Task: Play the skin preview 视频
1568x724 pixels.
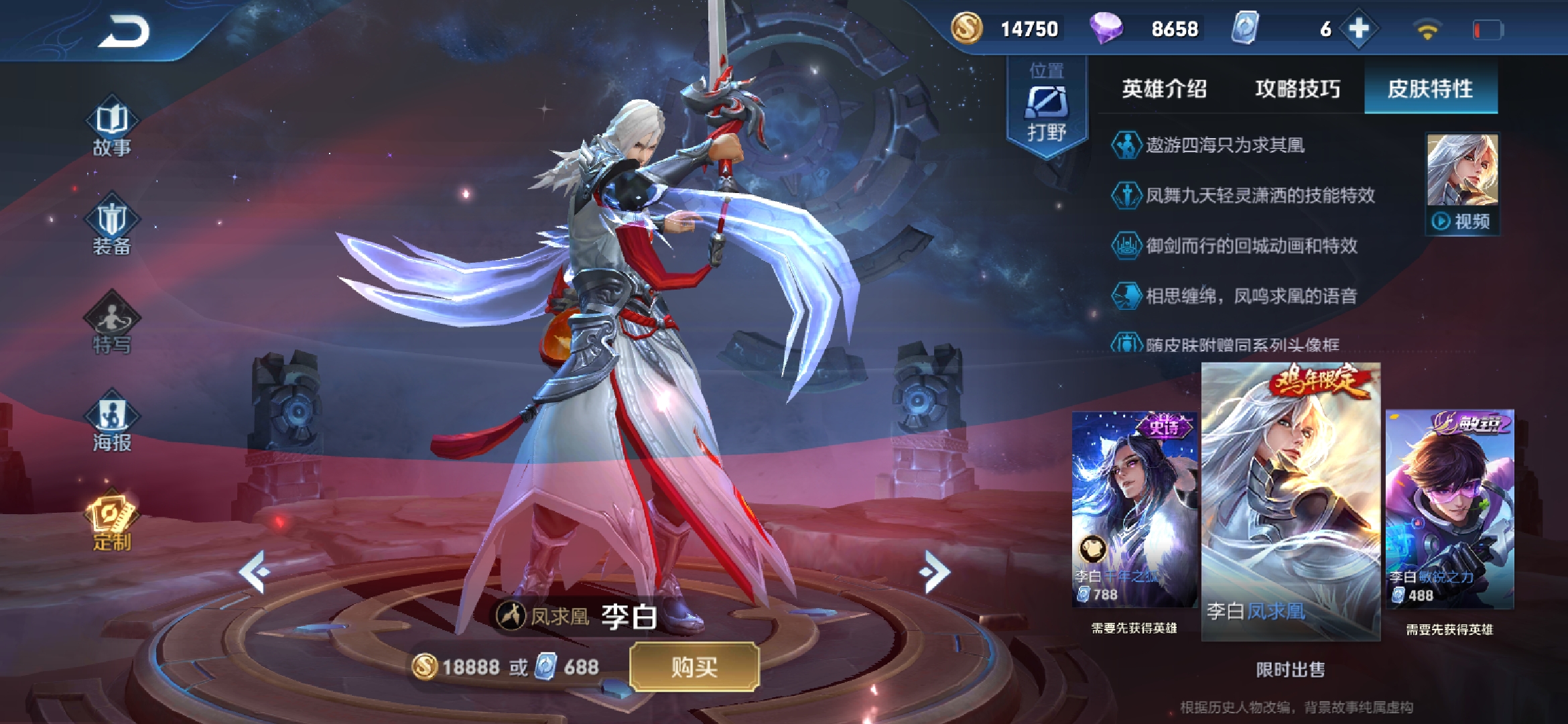Action: click(x=1462, y=221)
